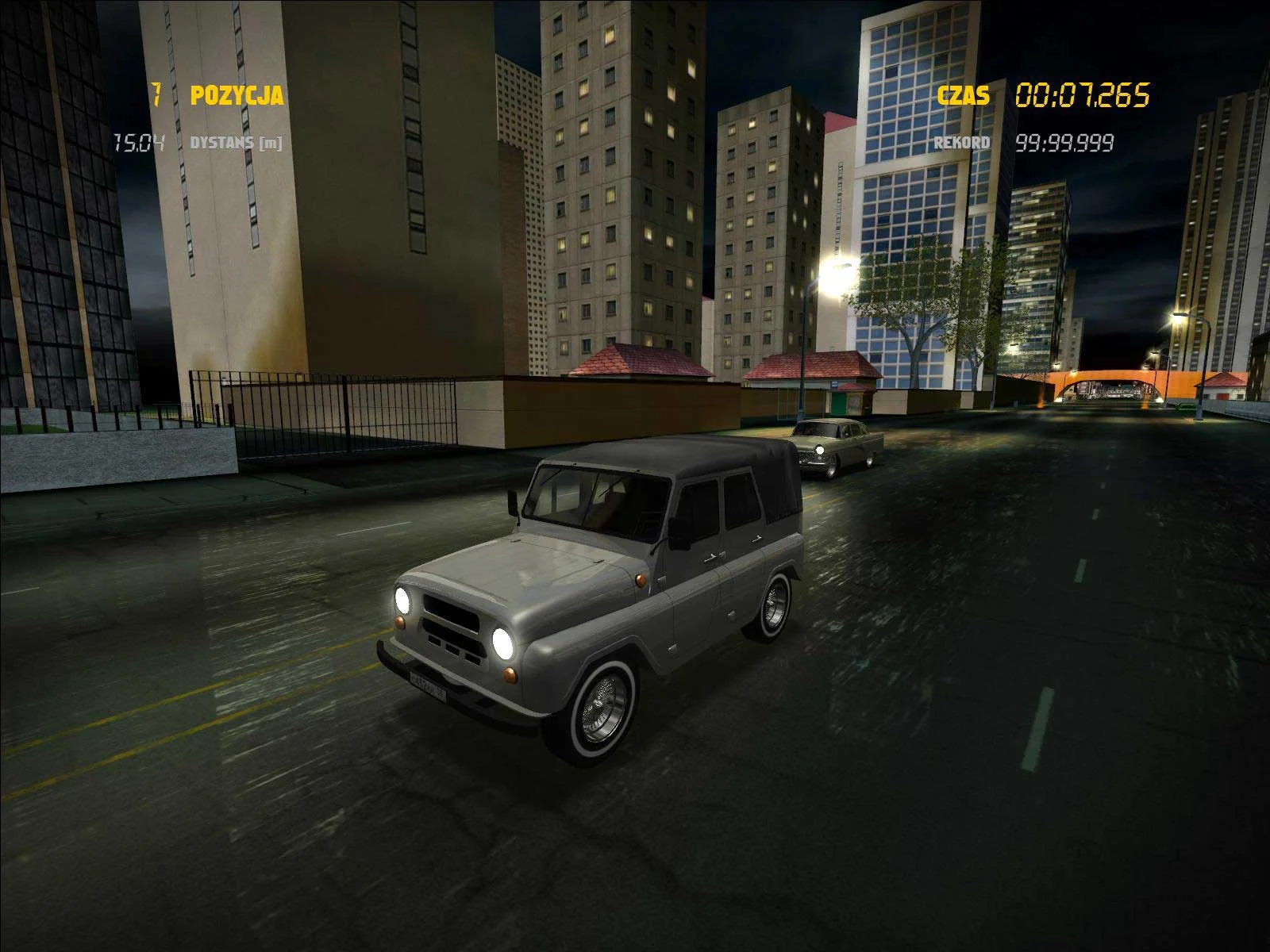This screenshot has width=1270, height=952.
Task: Select the 15.04 distance value
Action: pyautogui.click(x=140, y=143)
